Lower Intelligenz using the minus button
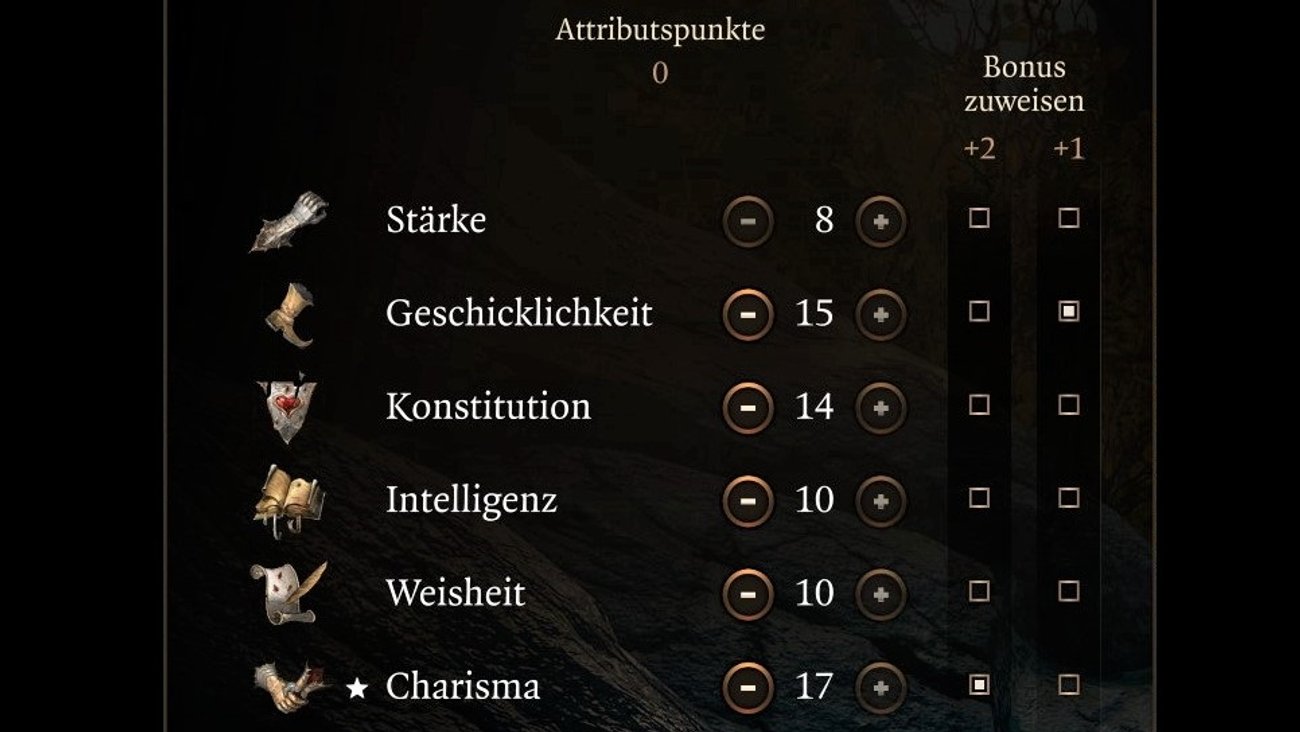The height and width of the screenshot is (732, 1300). 748,501
